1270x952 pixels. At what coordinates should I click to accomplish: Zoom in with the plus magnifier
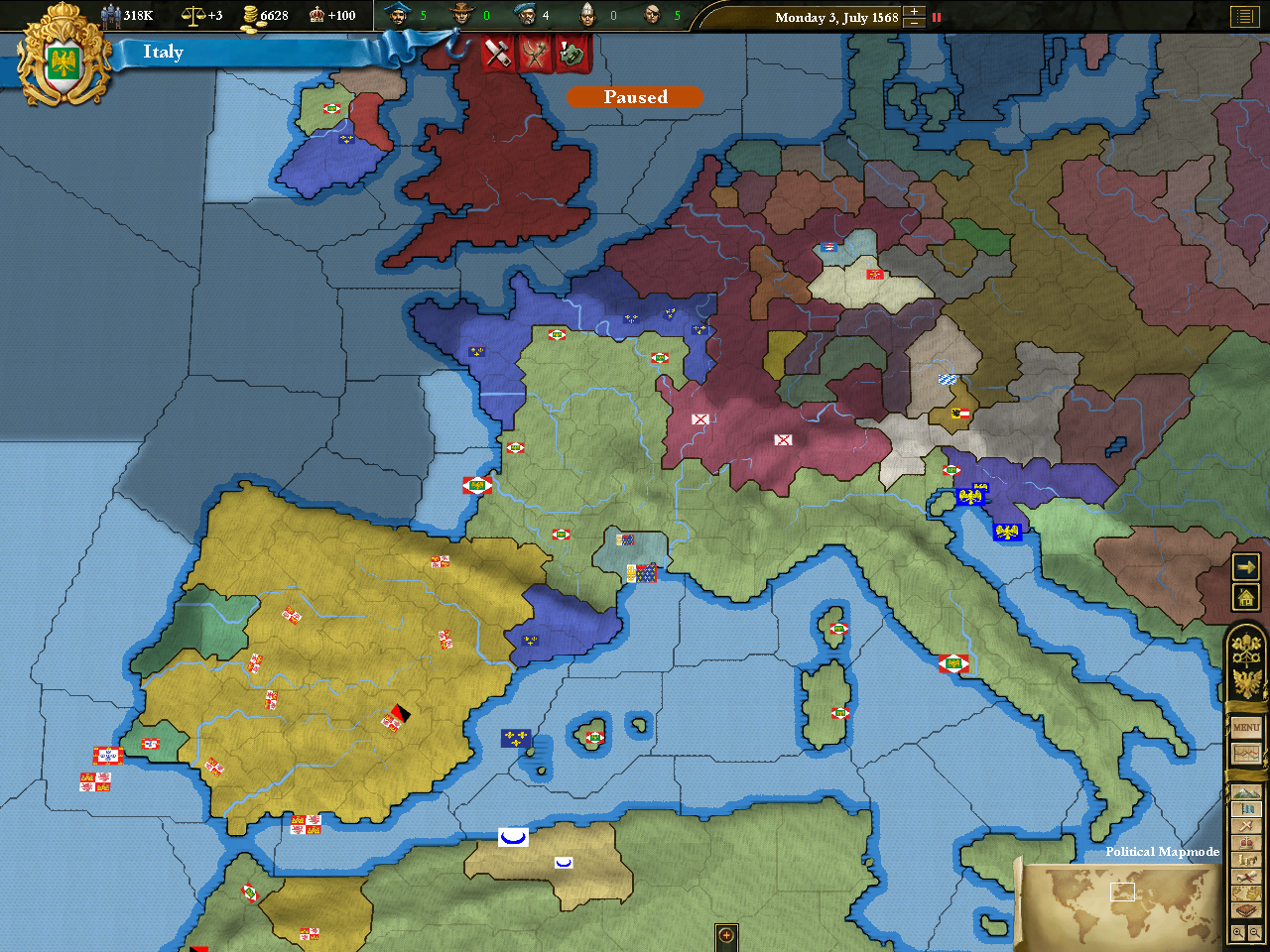(1238, 933)
